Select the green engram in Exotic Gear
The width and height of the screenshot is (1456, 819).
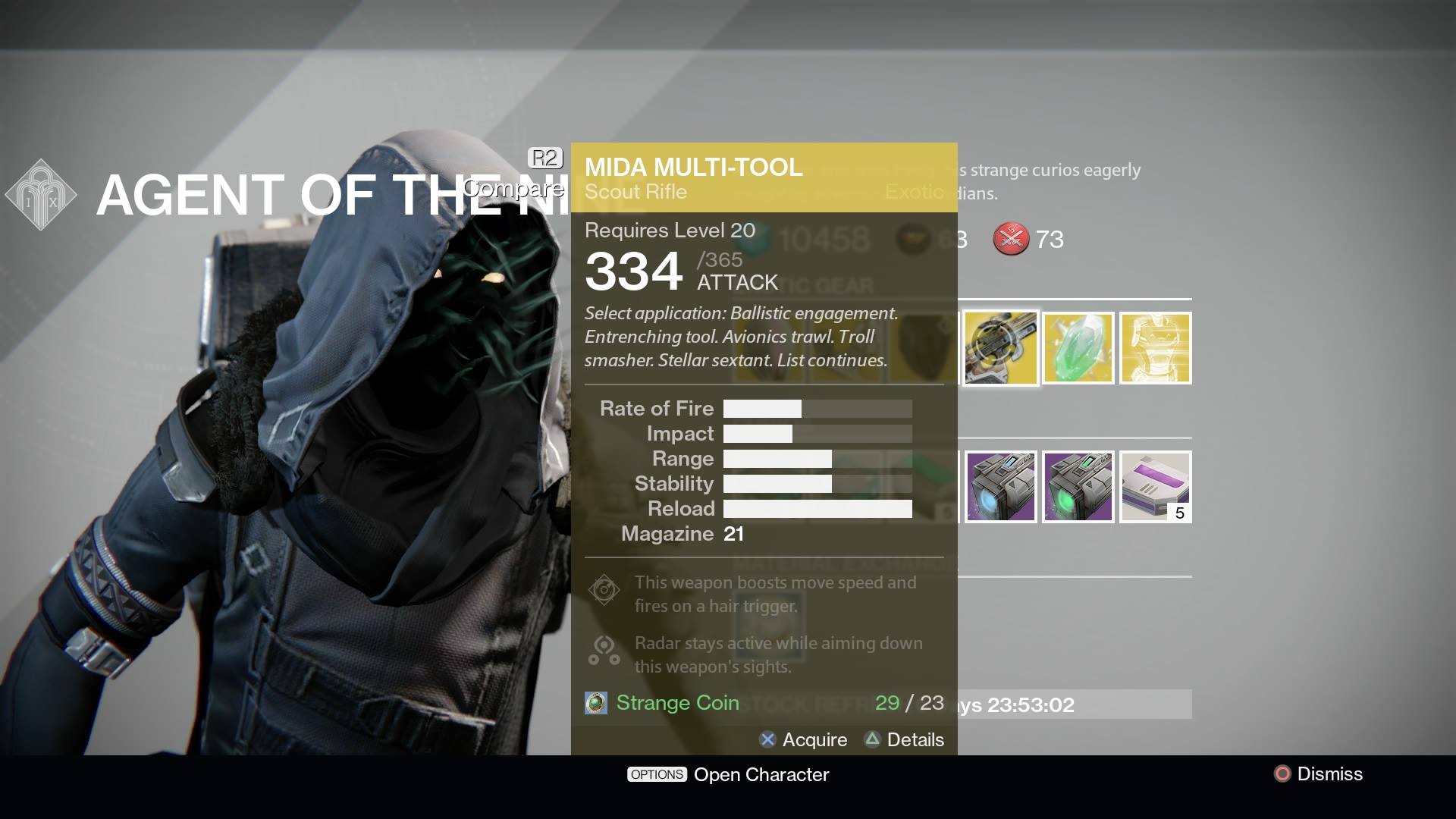[x=1078, y=348]
